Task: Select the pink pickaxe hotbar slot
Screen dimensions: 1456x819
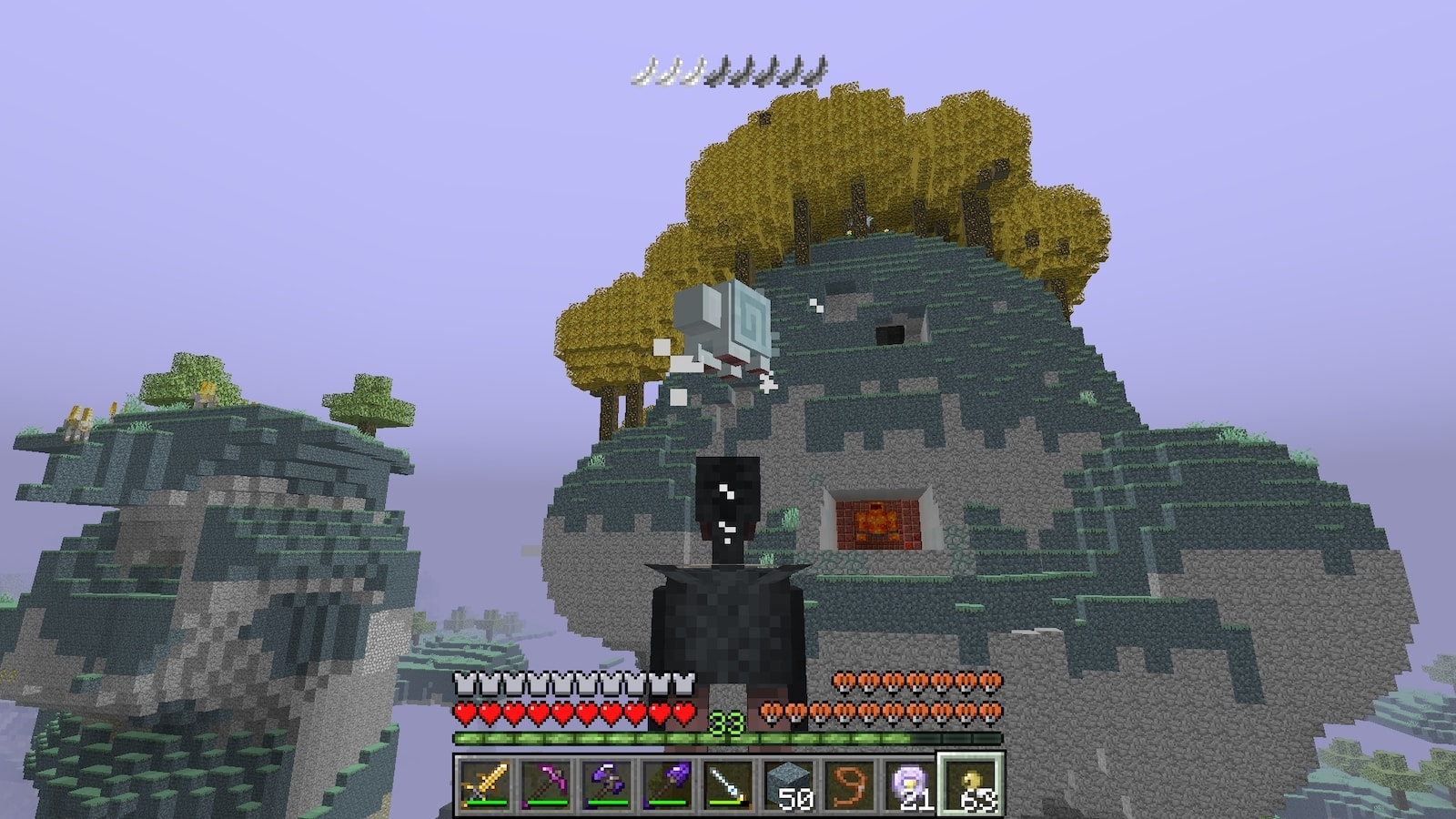Action: [x=546, y=784]
